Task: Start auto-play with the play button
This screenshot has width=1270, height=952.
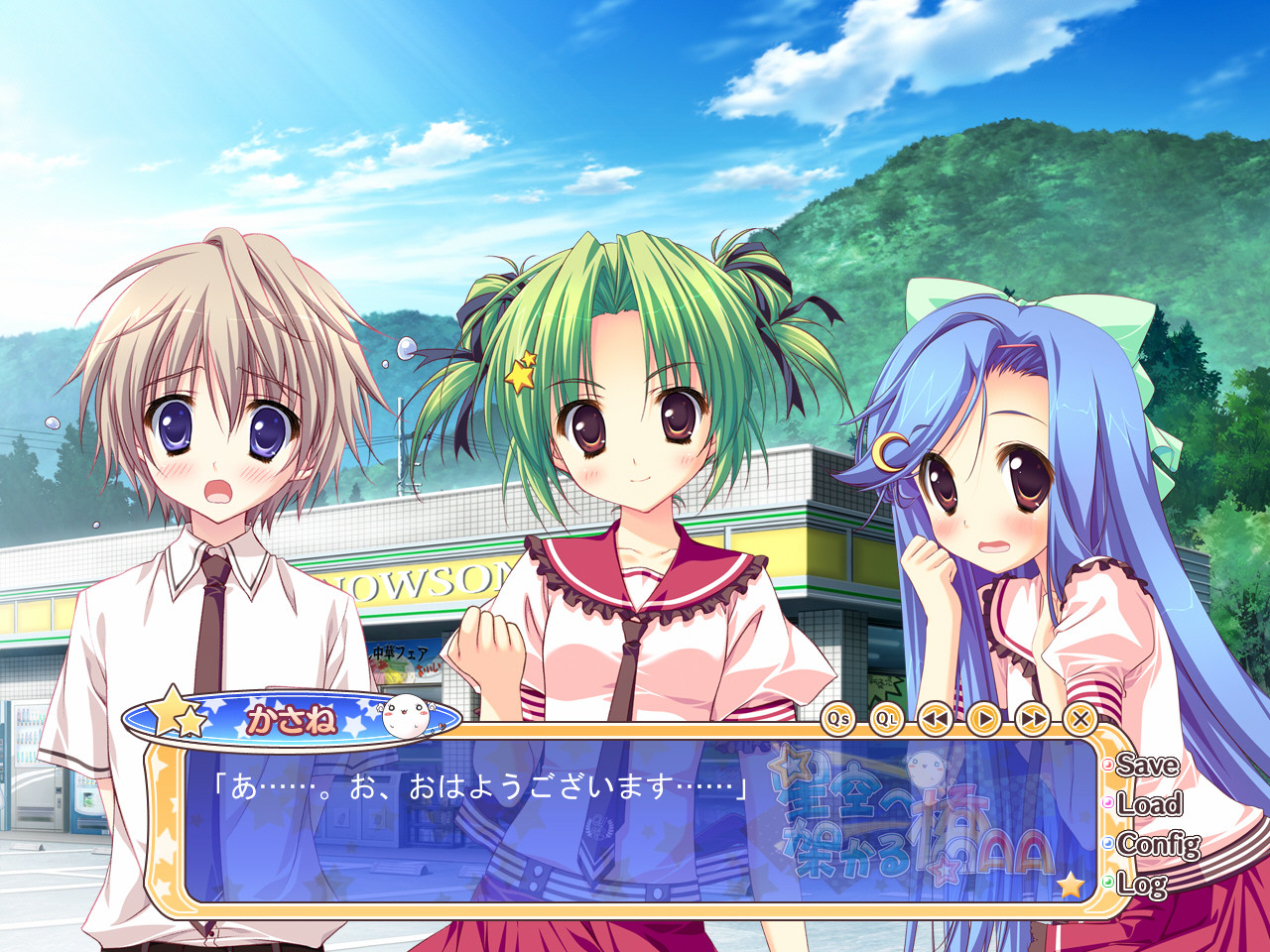Action: [x=984, y=719]
